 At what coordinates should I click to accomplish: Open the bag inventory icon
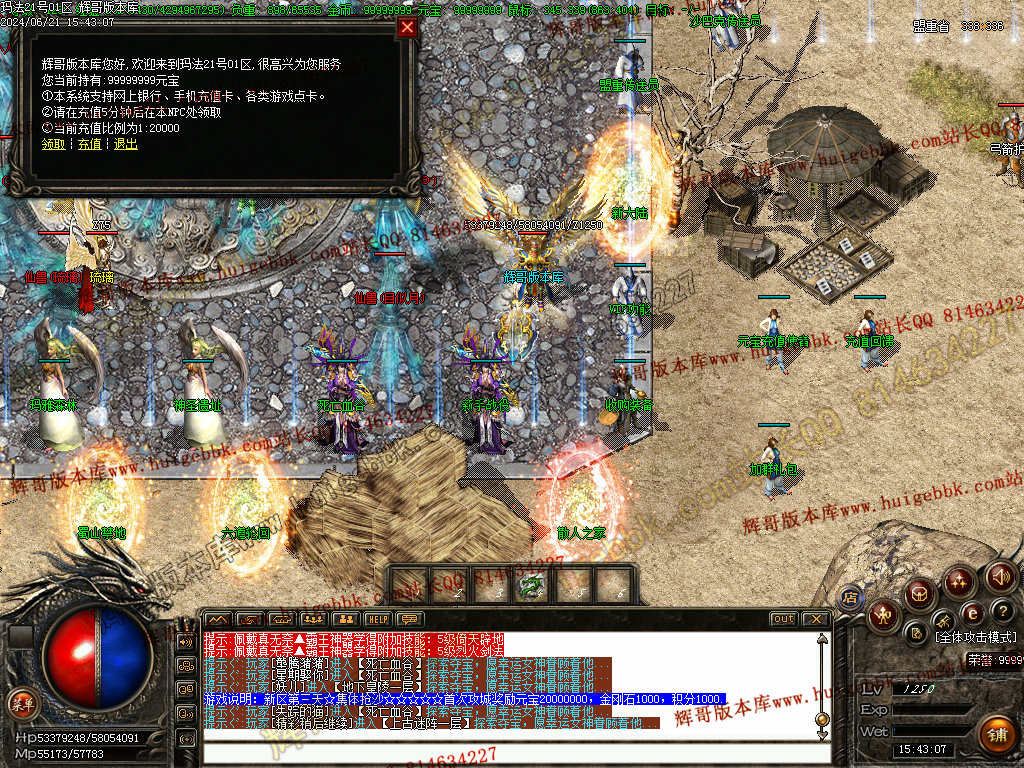point(921,594)
